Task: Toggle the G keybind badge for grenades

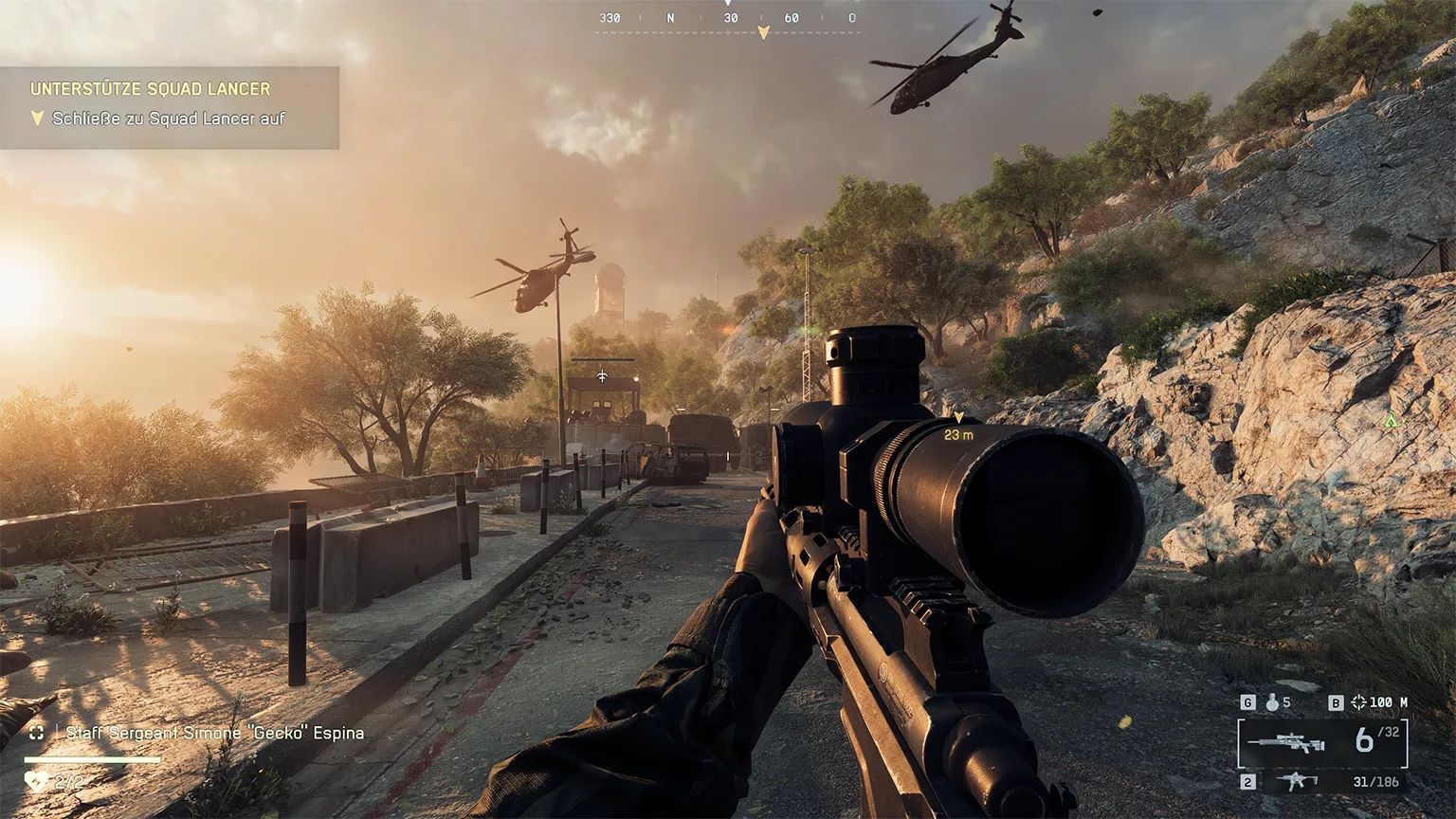Action: point(1248,702)
